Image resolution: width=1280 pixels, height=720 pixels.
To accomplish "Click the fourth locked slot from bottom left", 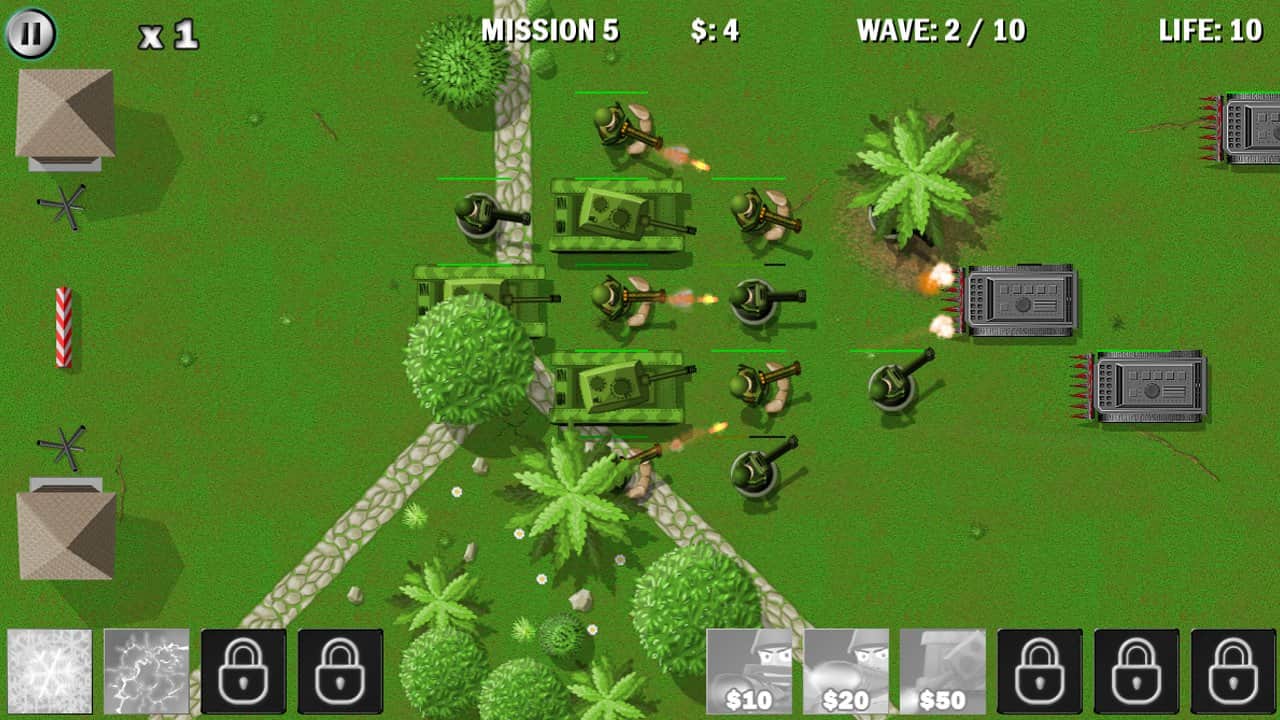I will click(340, 670).
